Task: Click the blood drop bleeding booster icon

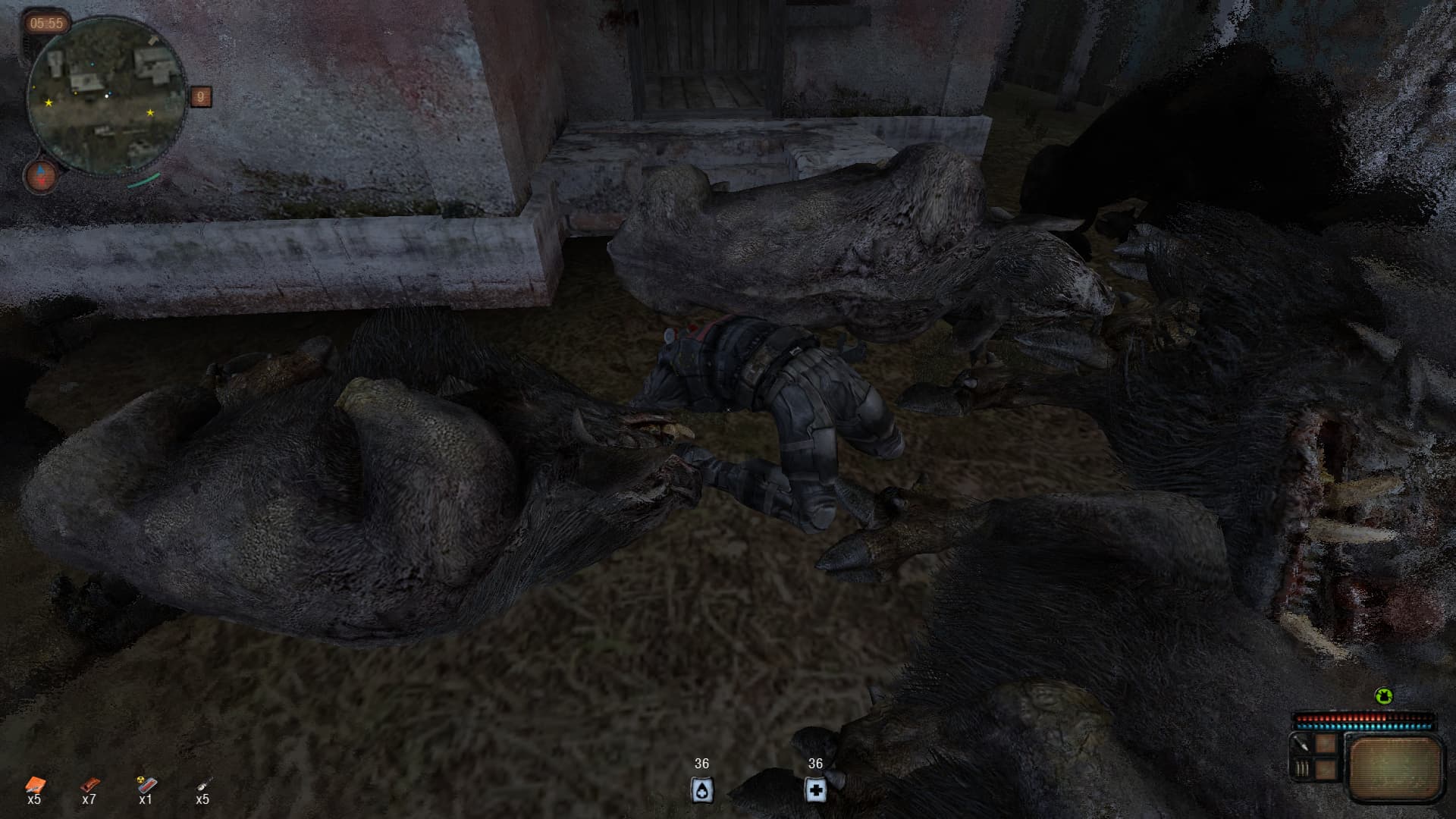Action: click(x=701, y=789)
